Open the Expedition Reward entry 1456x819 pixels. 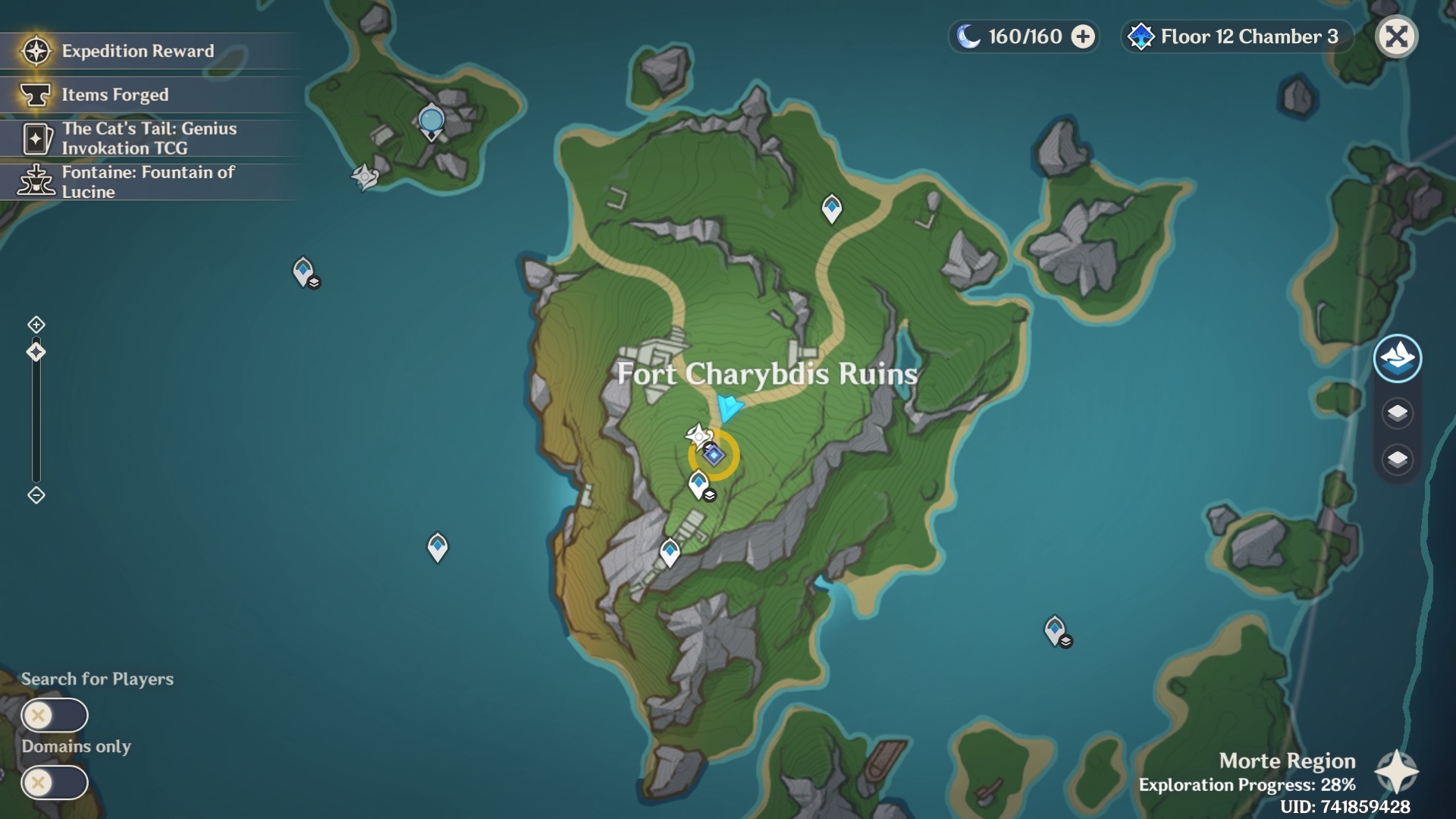pos(136,51)
